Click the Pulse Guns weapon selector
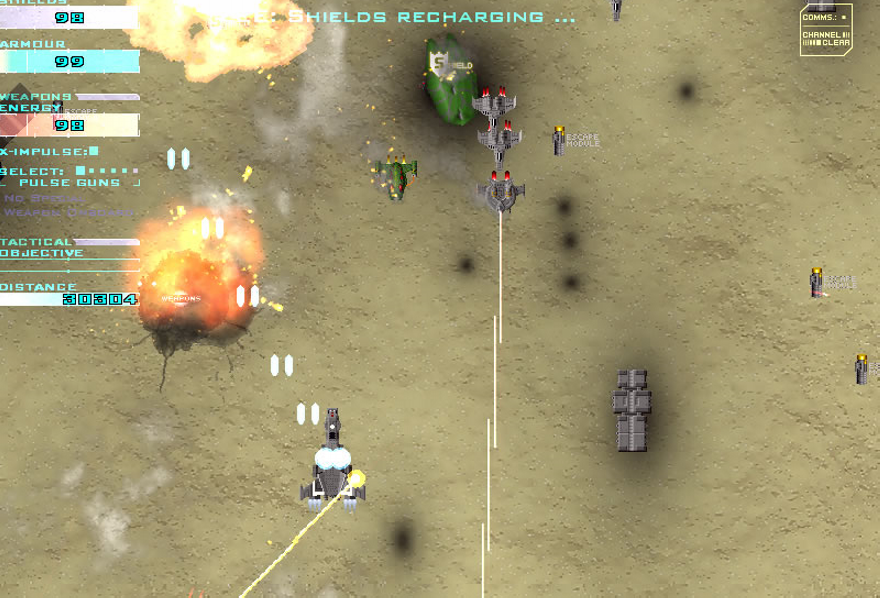The height and width of the screenshot is (598, 880). [70, 182]
